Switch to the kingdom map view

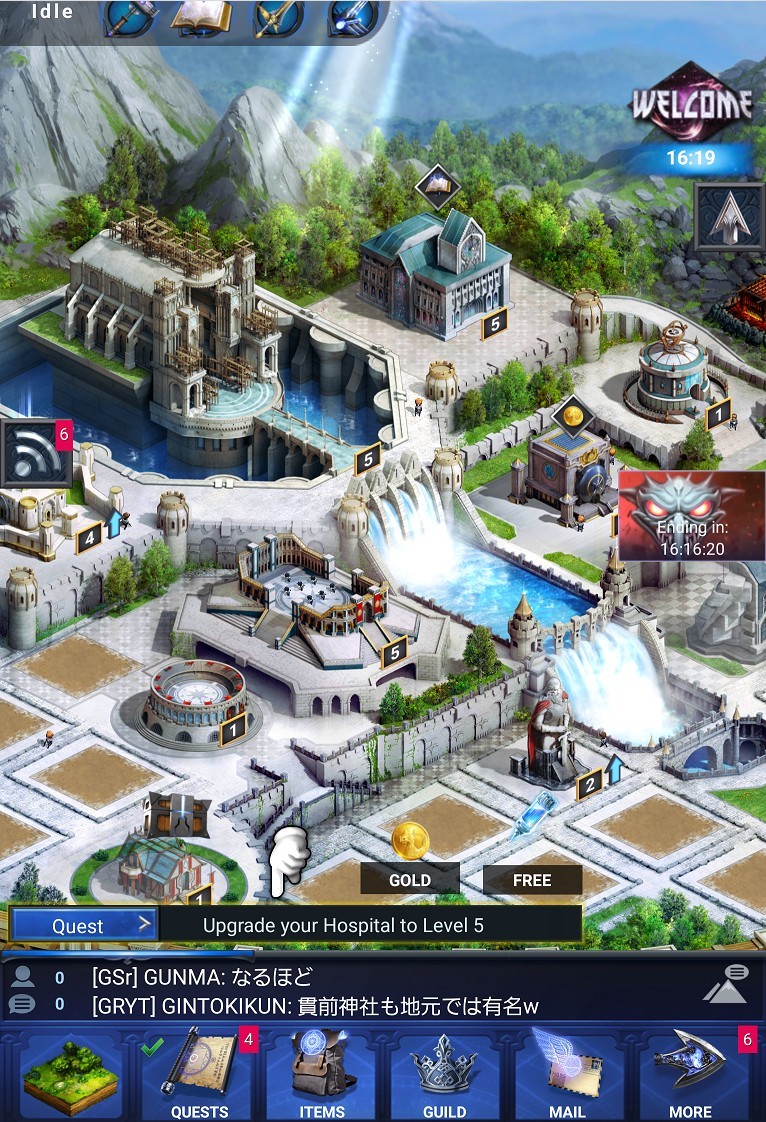(x=70, y=1076)
